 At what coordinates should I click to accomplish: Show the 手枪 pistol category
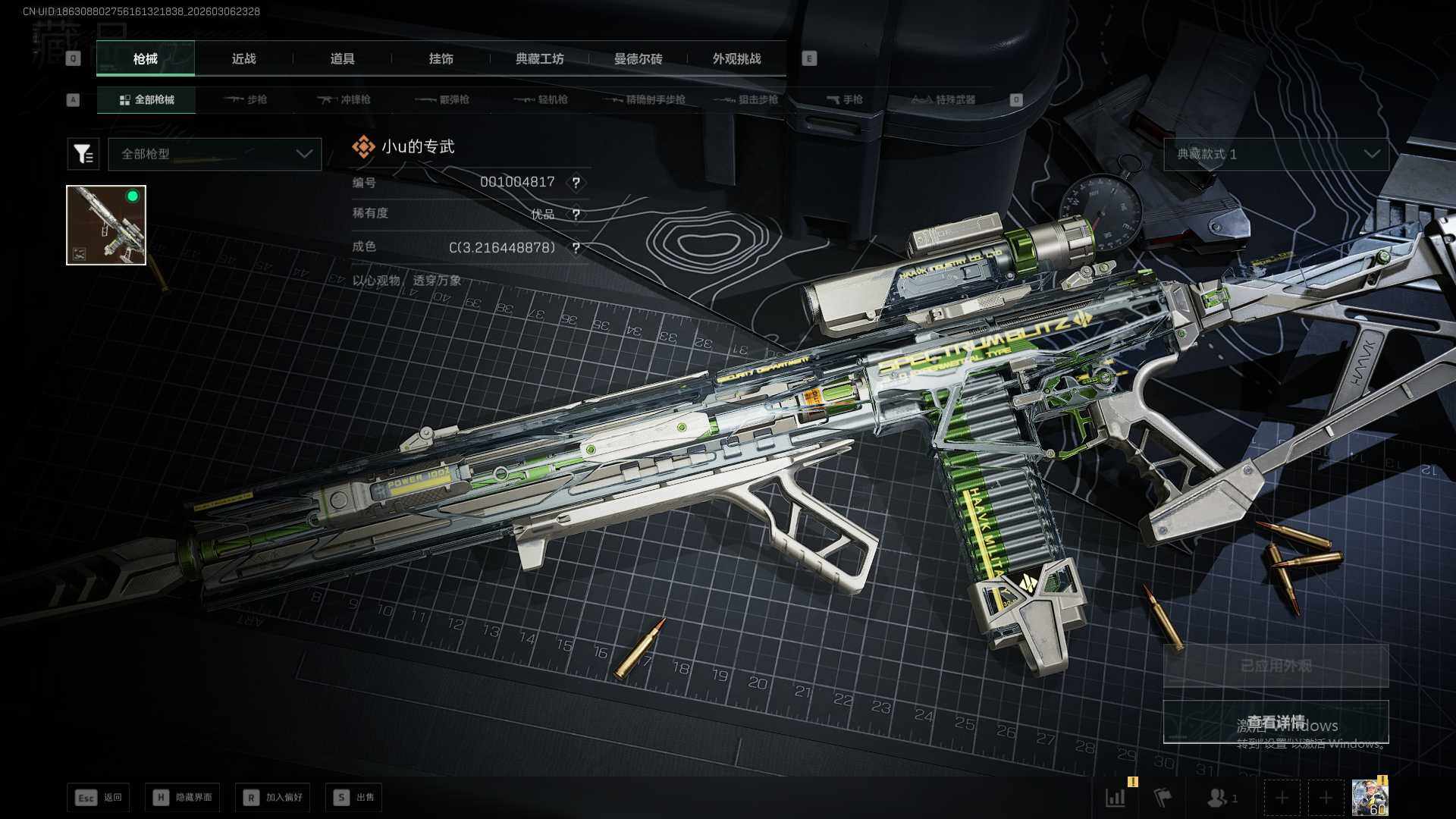[x=845, y=99]
